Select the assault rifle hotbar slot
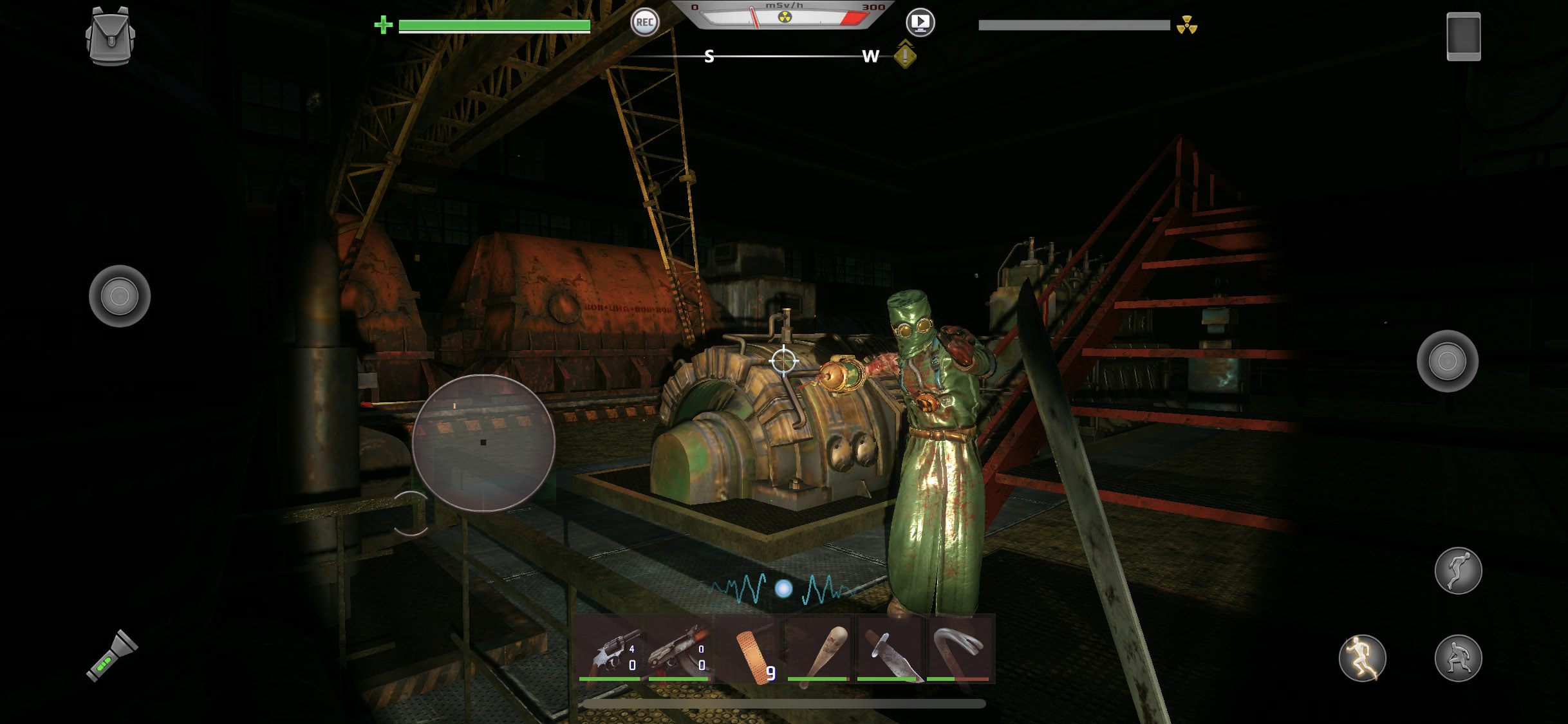Viewport: 1568px width, 724px height. tap(680, 649)
